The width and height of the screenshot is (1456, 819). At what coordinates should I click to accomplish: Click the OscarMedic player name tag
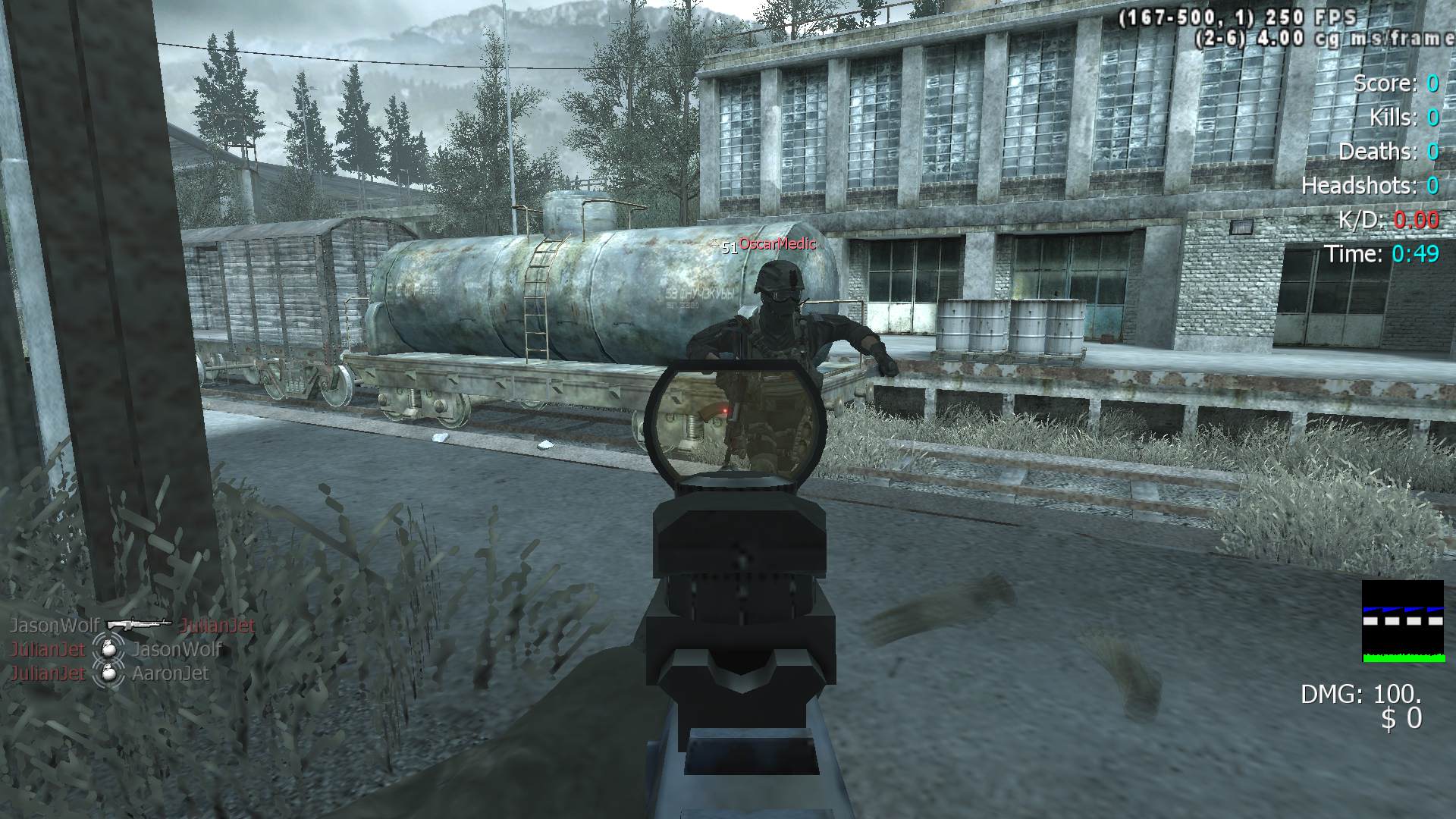(777, 243)
